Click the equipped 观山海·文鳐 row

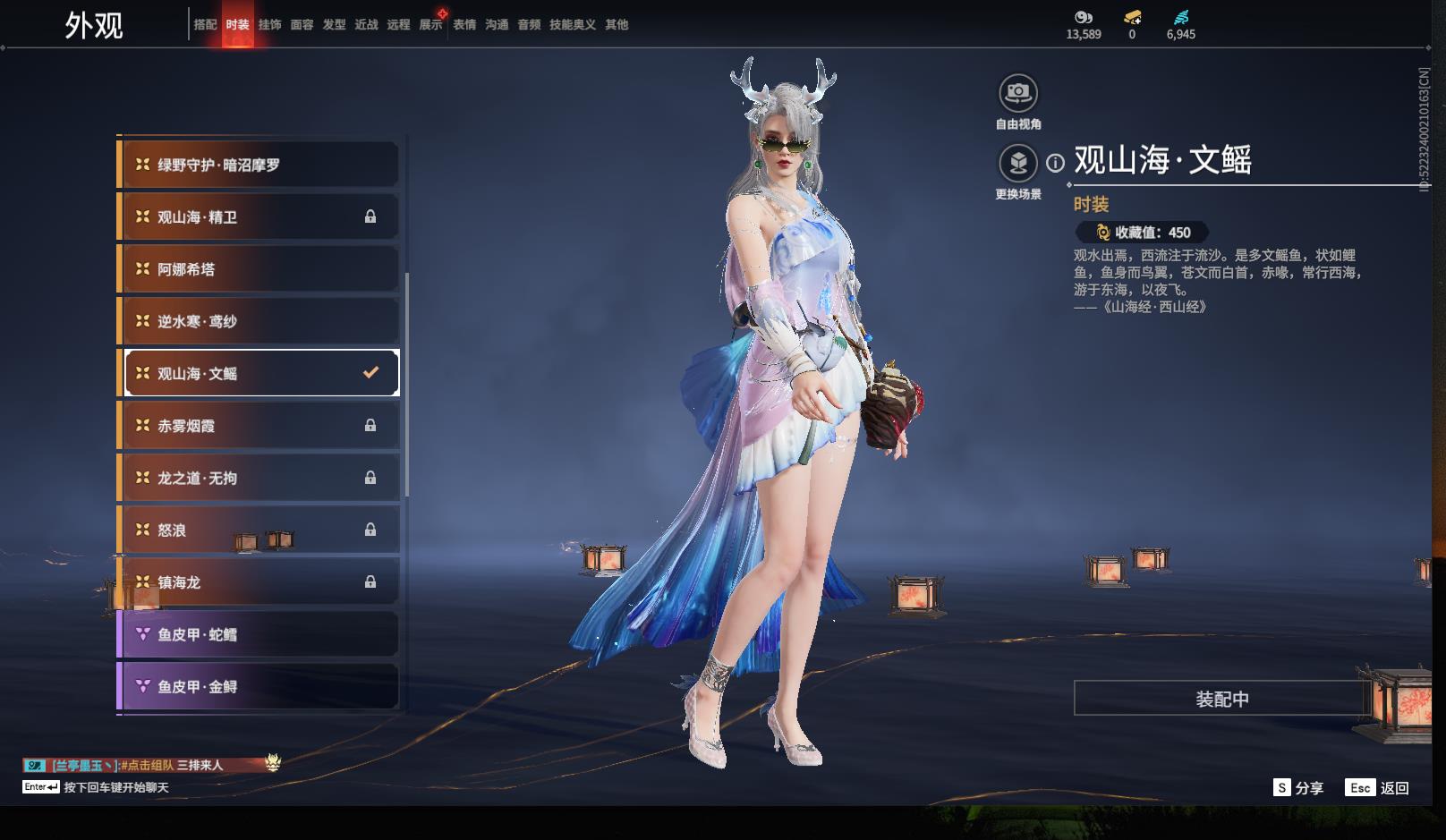click(x=259, y=373)
